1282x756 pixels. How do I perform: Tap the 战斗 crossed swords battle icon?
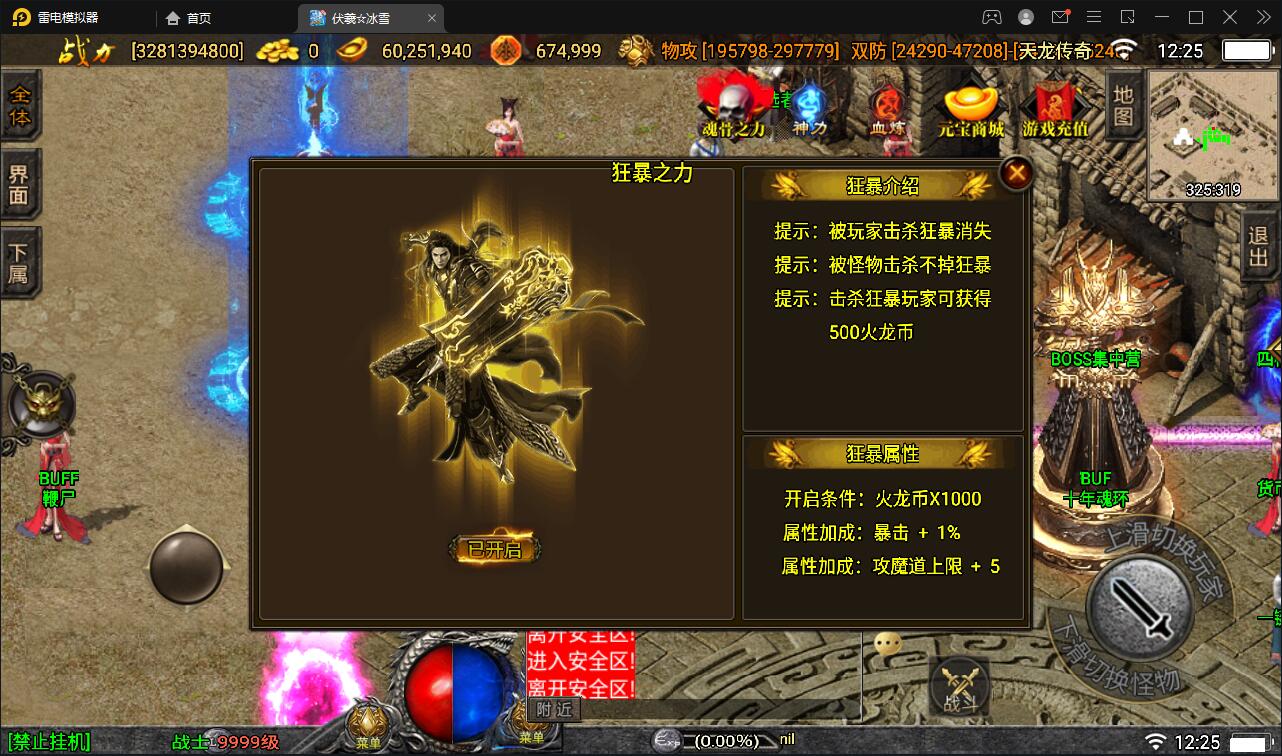pos(961,684)
